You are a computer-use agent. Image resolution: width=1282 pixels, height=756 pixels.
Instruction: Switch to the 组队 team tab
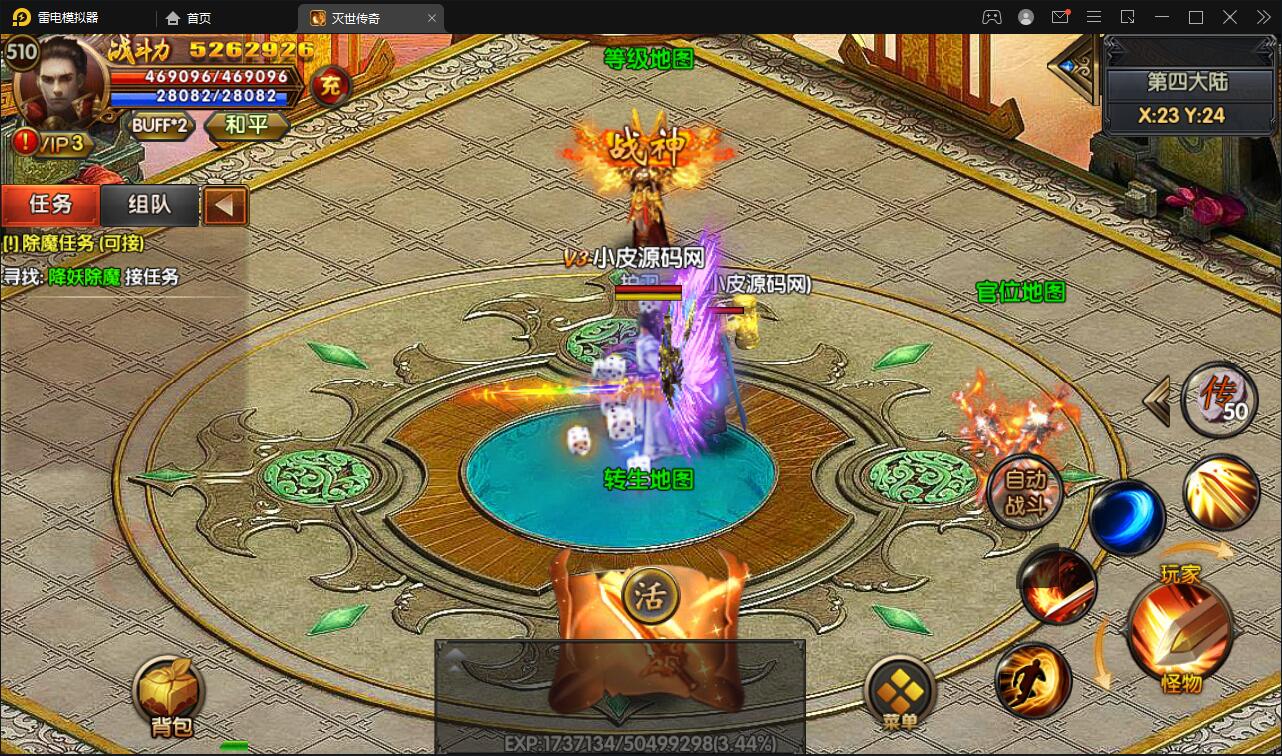150,205
